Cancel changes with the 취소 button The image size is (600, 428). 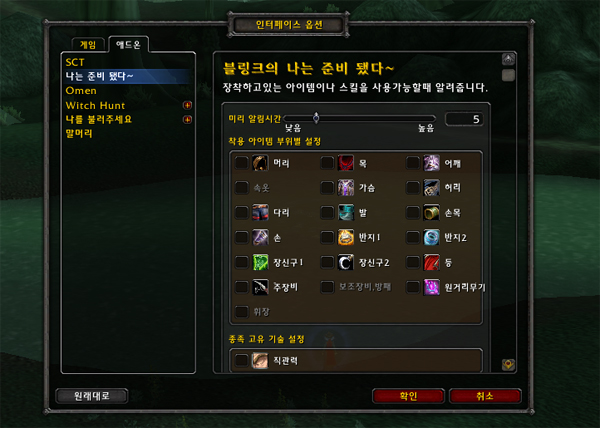[485, 395]
